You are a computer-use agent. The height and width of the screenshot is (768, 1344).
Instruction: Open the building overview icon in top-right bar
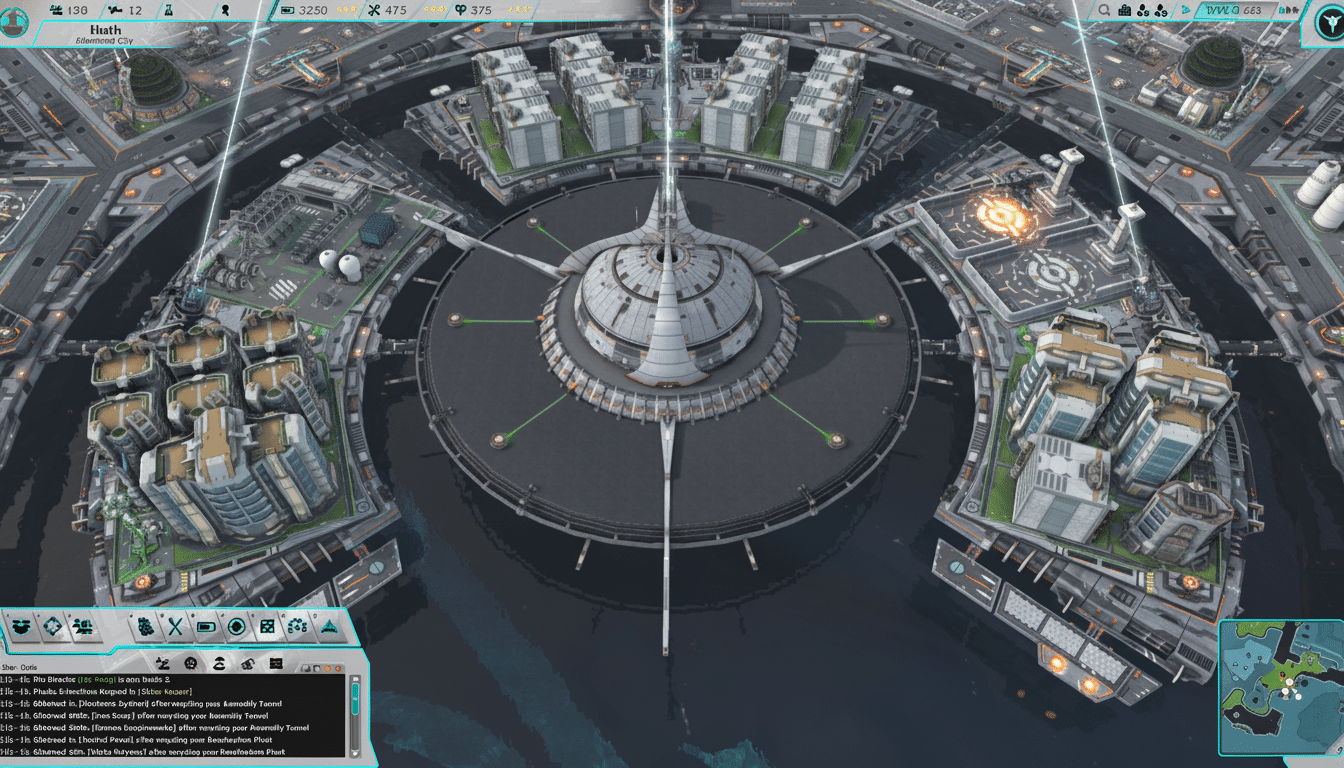1125,11
